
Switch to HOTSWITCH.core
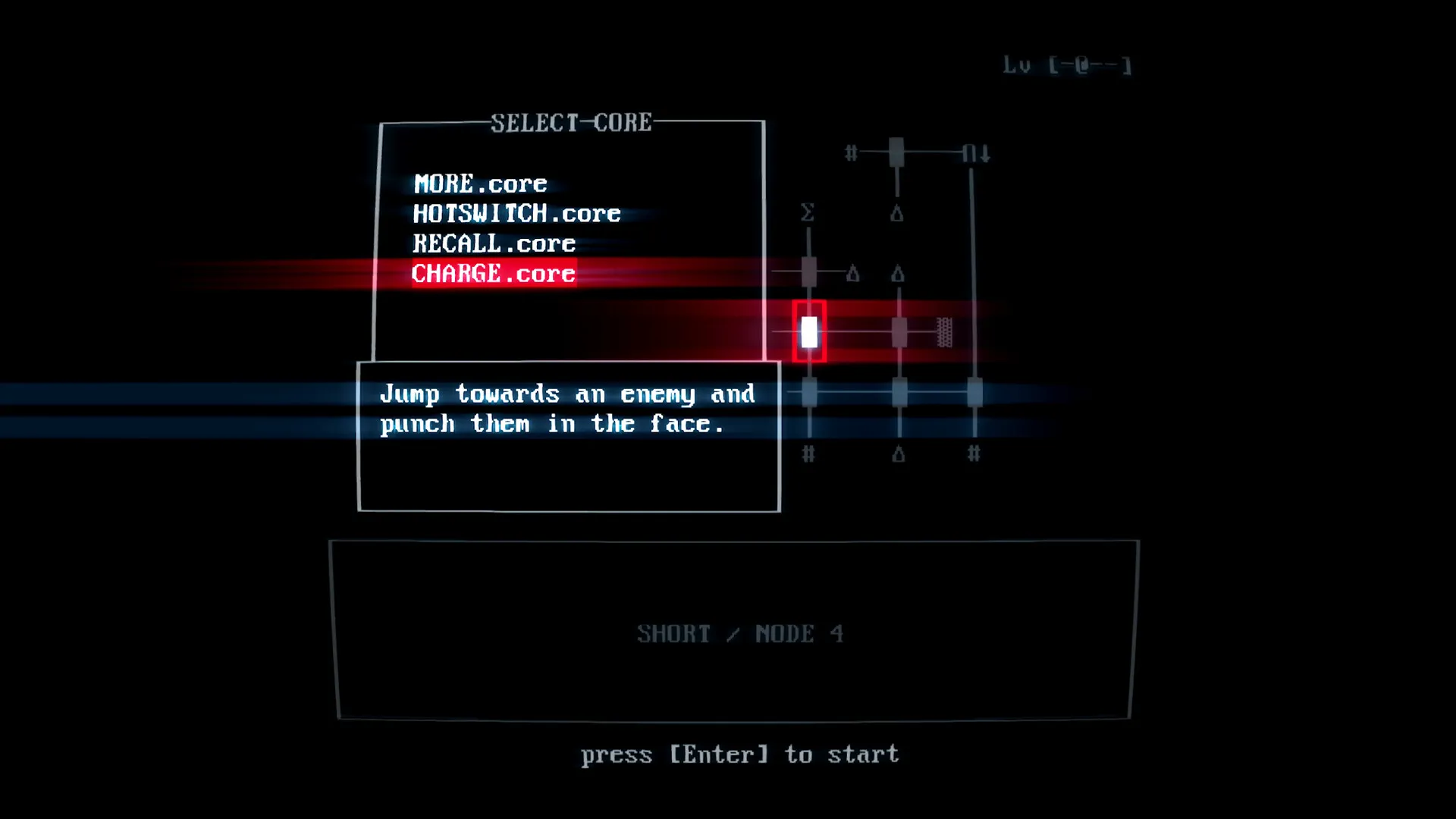(516, 213)
